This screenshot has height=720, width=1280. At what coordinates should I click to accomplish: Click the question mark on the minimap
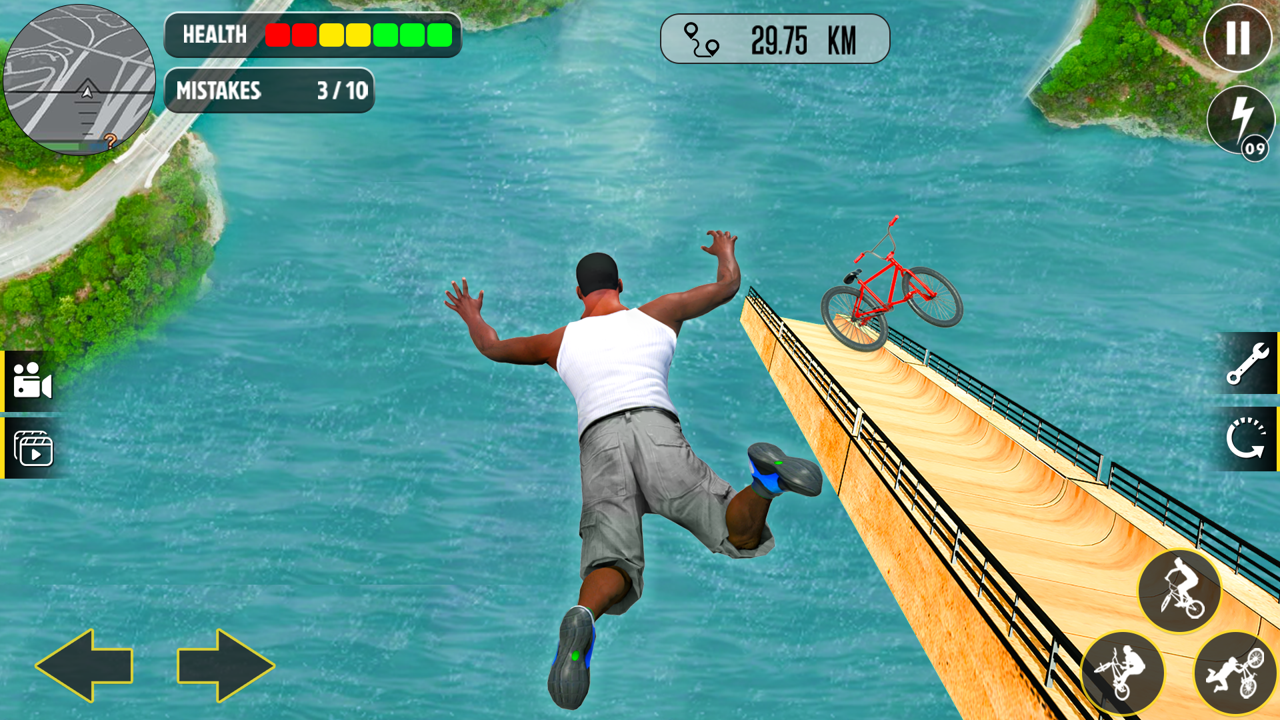111,140
